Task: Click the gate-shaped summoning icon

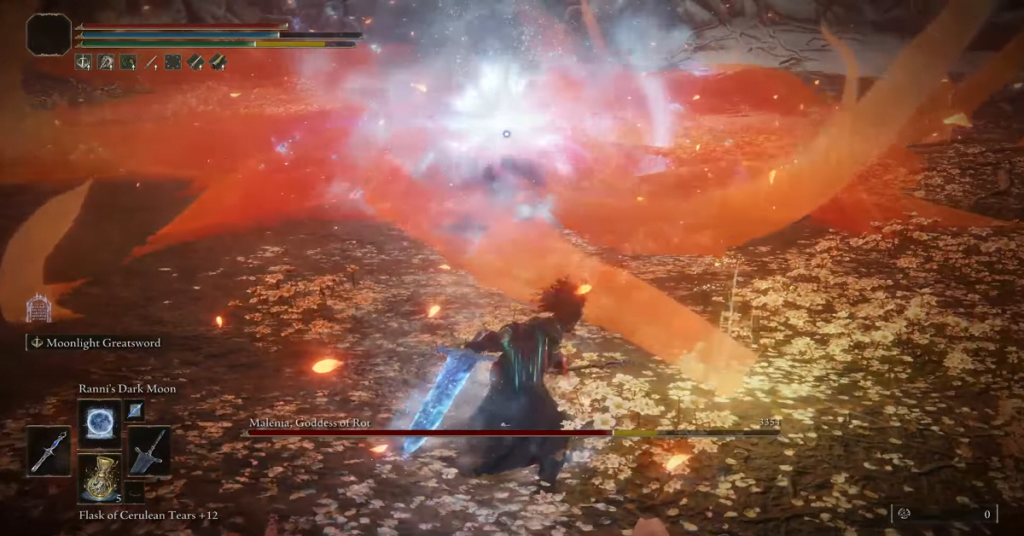Action: coord(39,308)
